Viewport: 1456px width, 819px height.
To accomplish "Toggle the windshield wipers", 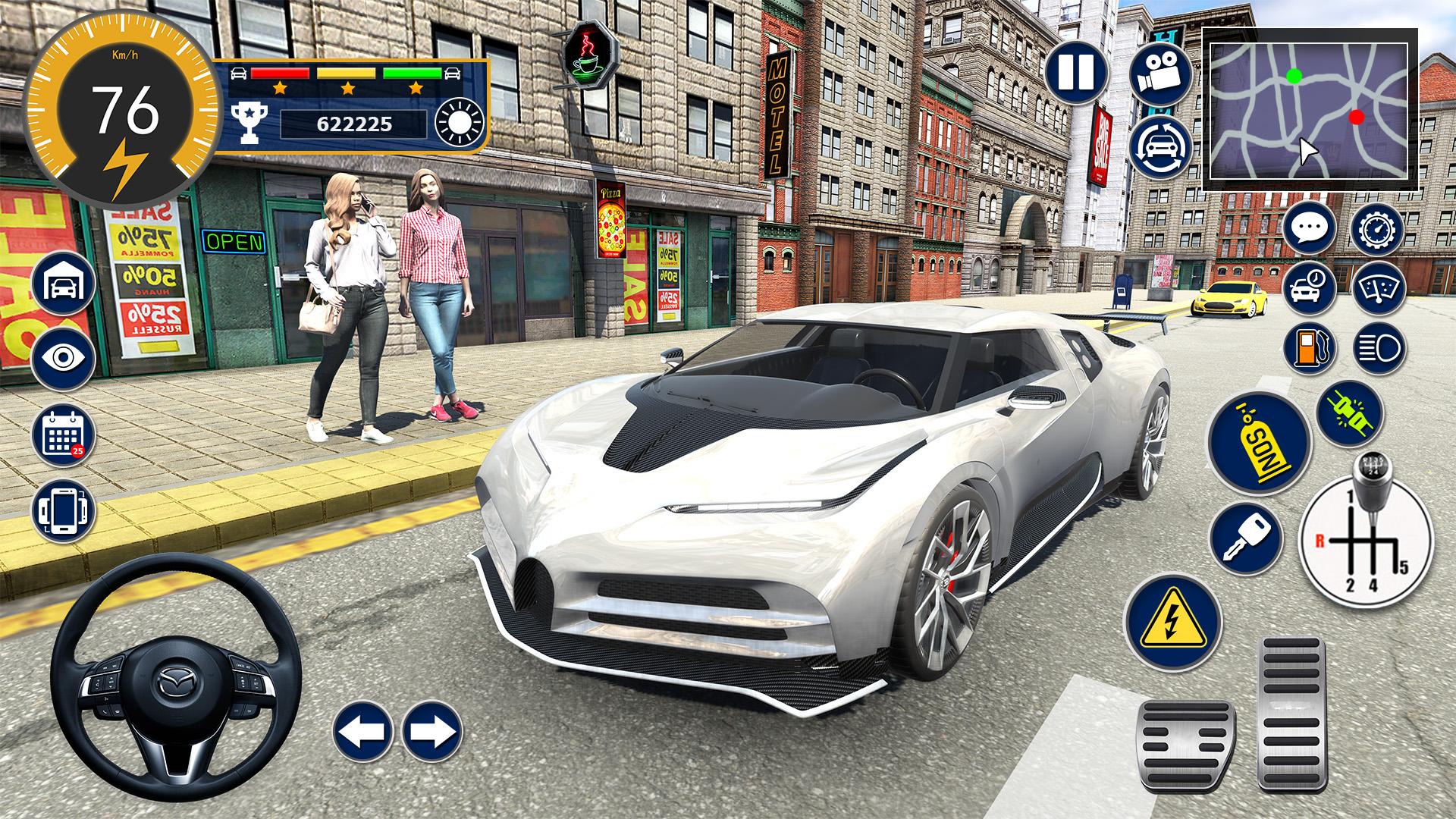I will 1378,289.
